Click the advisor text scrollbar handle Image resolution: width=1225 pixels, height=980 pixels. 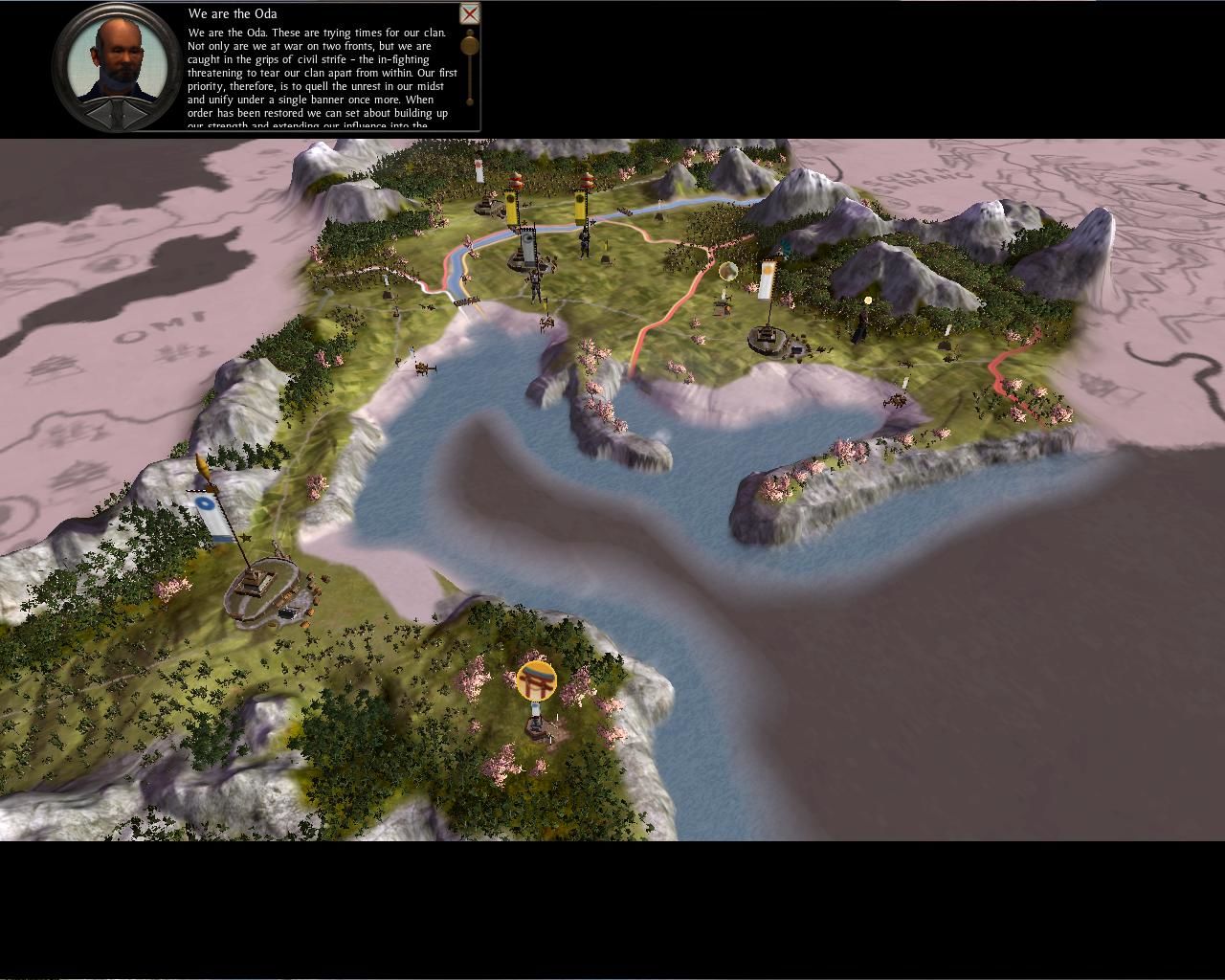[470, 45]
